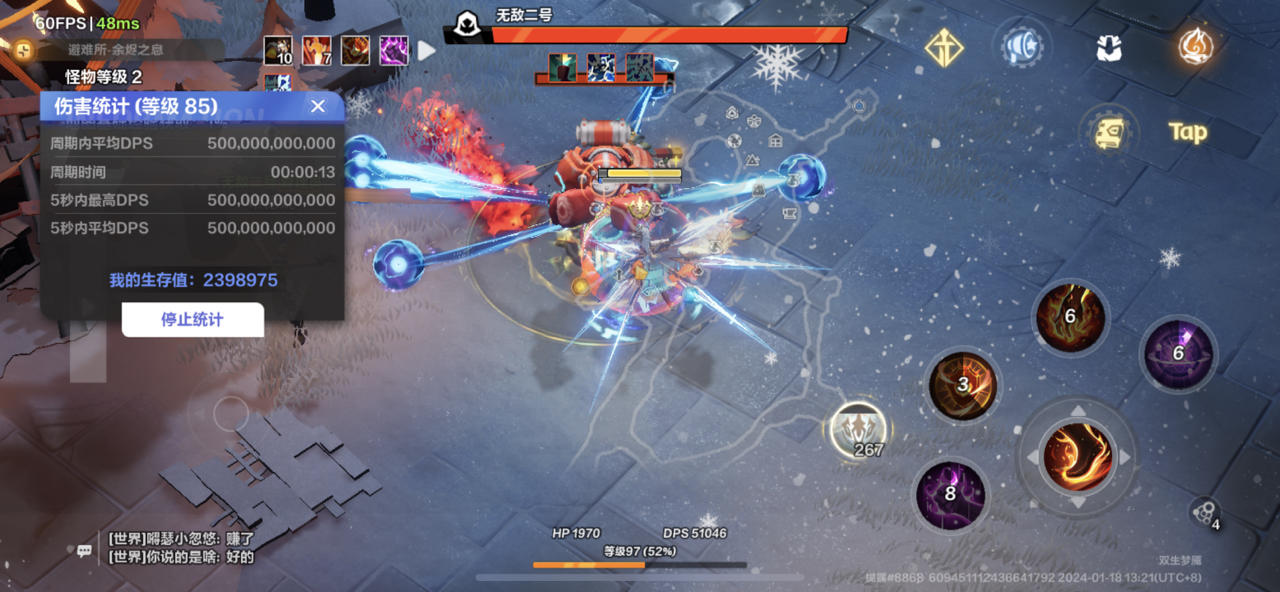Viewport: 1280px width, 592px height.
Task: Inspect the buff icon with stack 10
Action: tap(278, 50)
